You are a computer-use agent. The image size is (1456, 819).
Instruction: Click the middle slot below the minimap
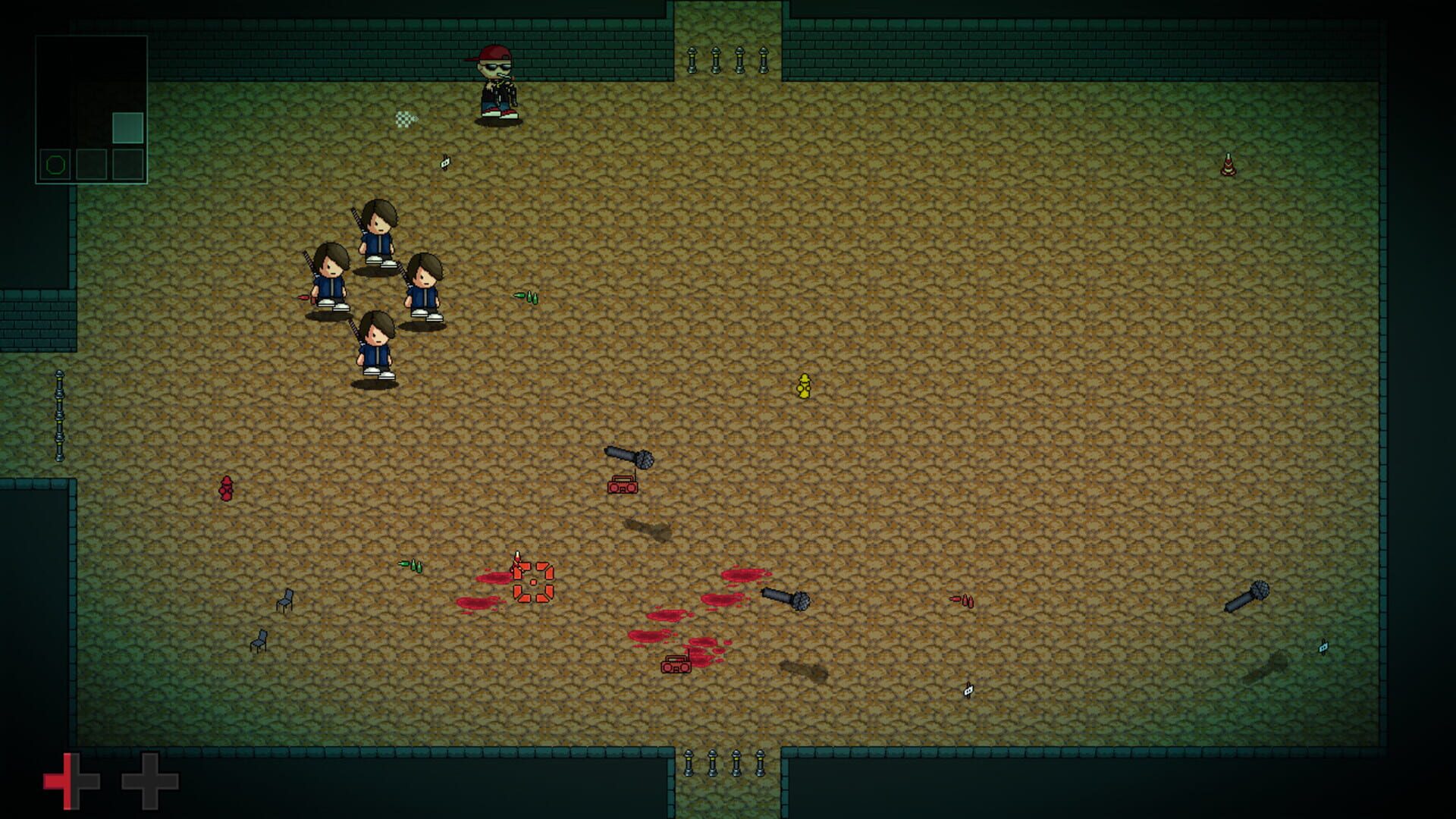(x=91, y=163)
